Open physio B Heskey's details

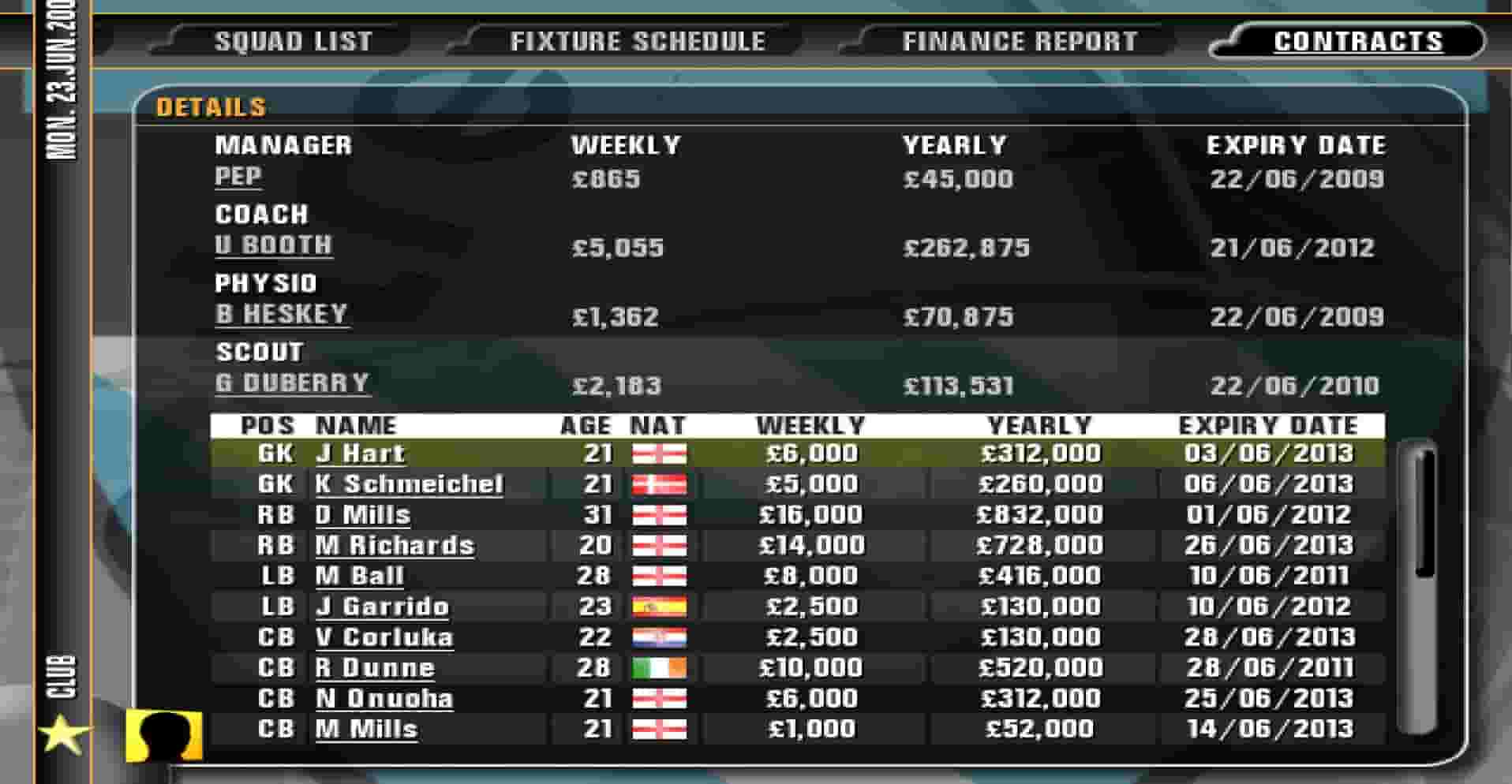[281, 314]
